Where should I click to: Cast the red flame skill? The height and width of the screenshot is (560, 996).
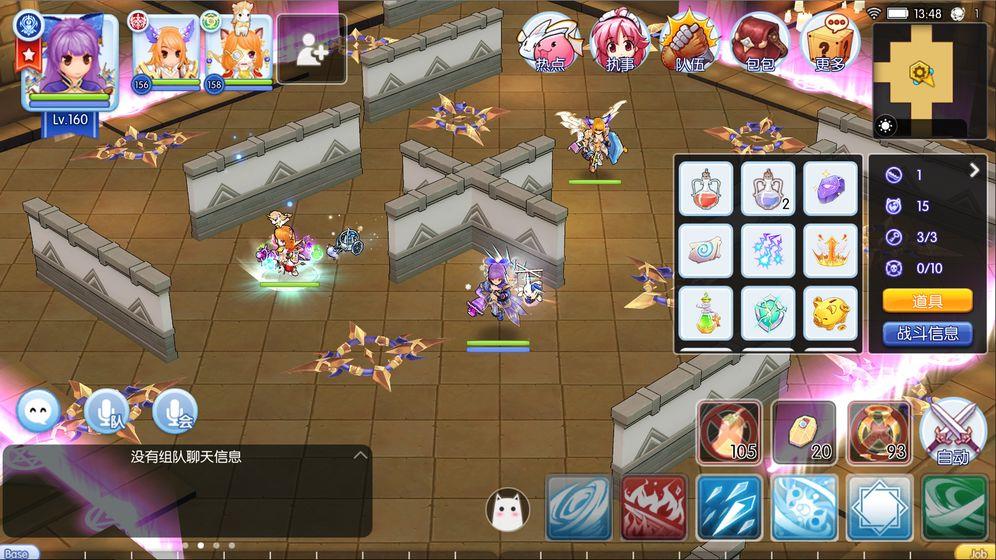pos(654,507)
